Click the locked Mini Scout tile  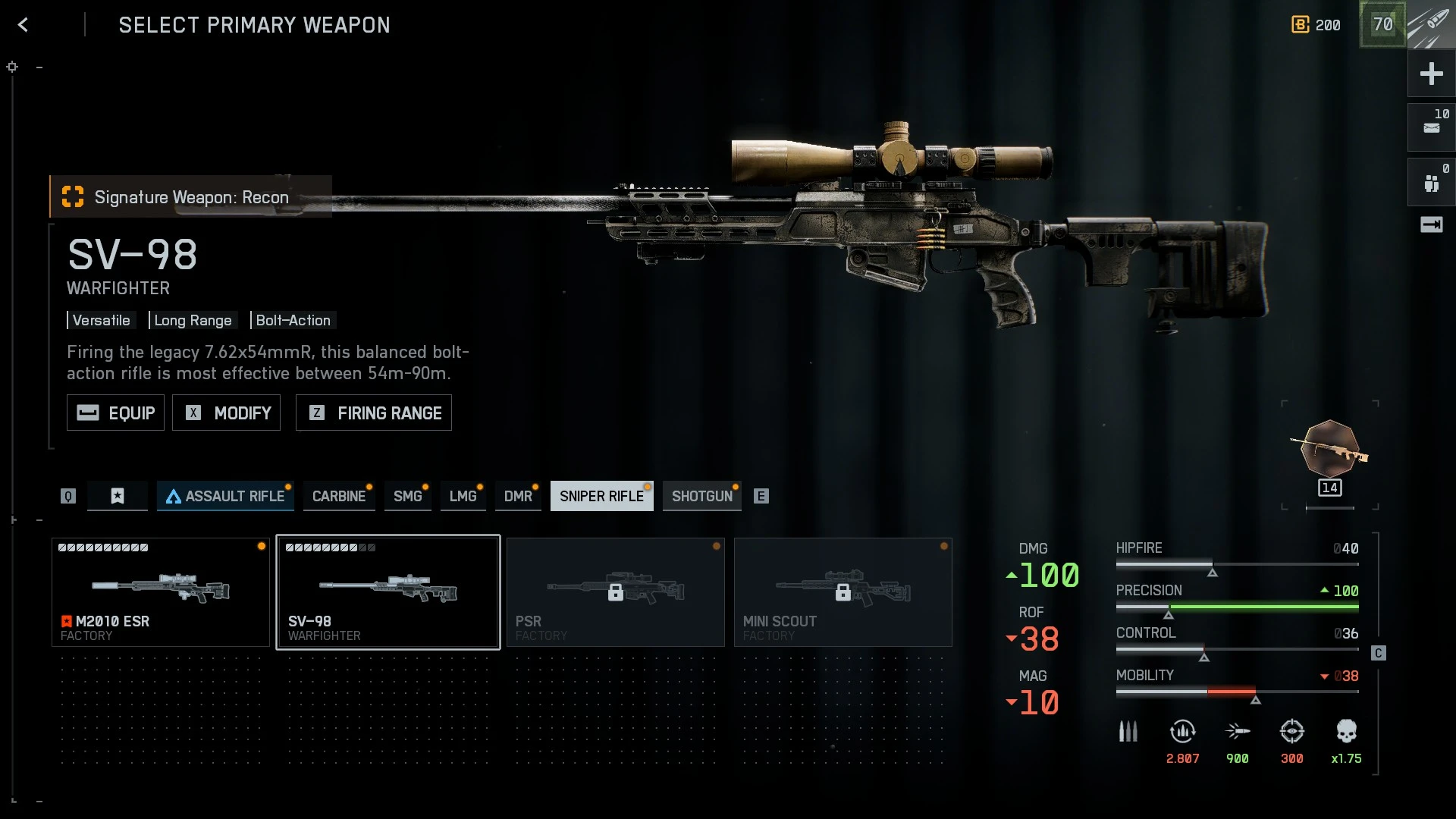click(x=843, y=592)
